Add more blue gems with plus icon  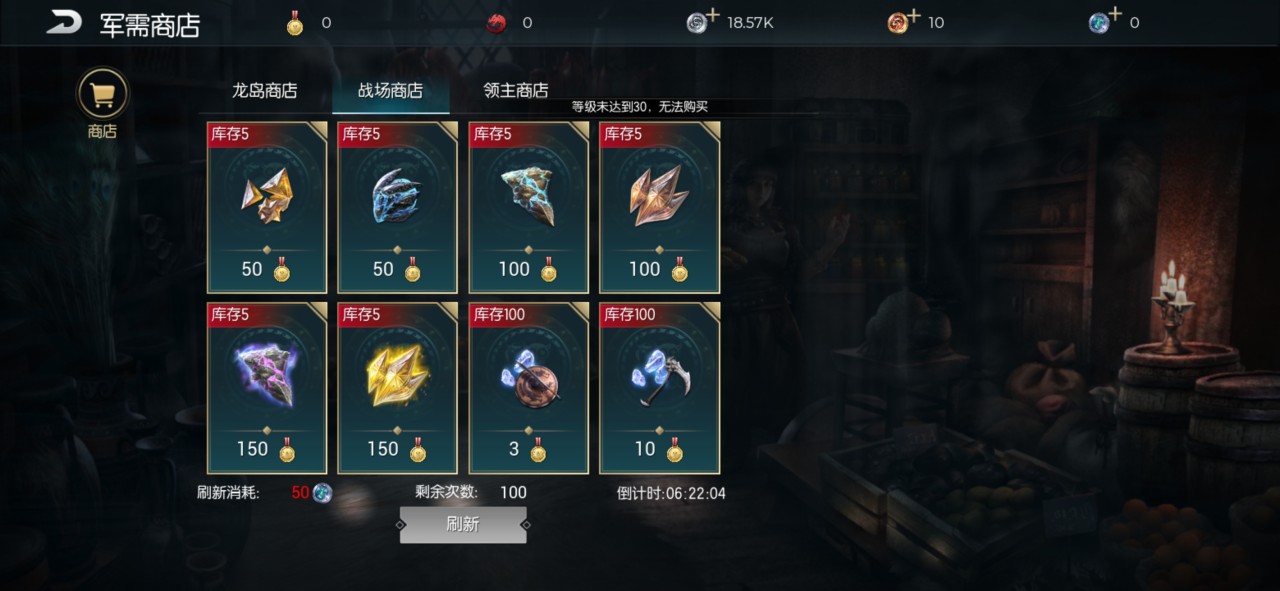[1113, 15]
